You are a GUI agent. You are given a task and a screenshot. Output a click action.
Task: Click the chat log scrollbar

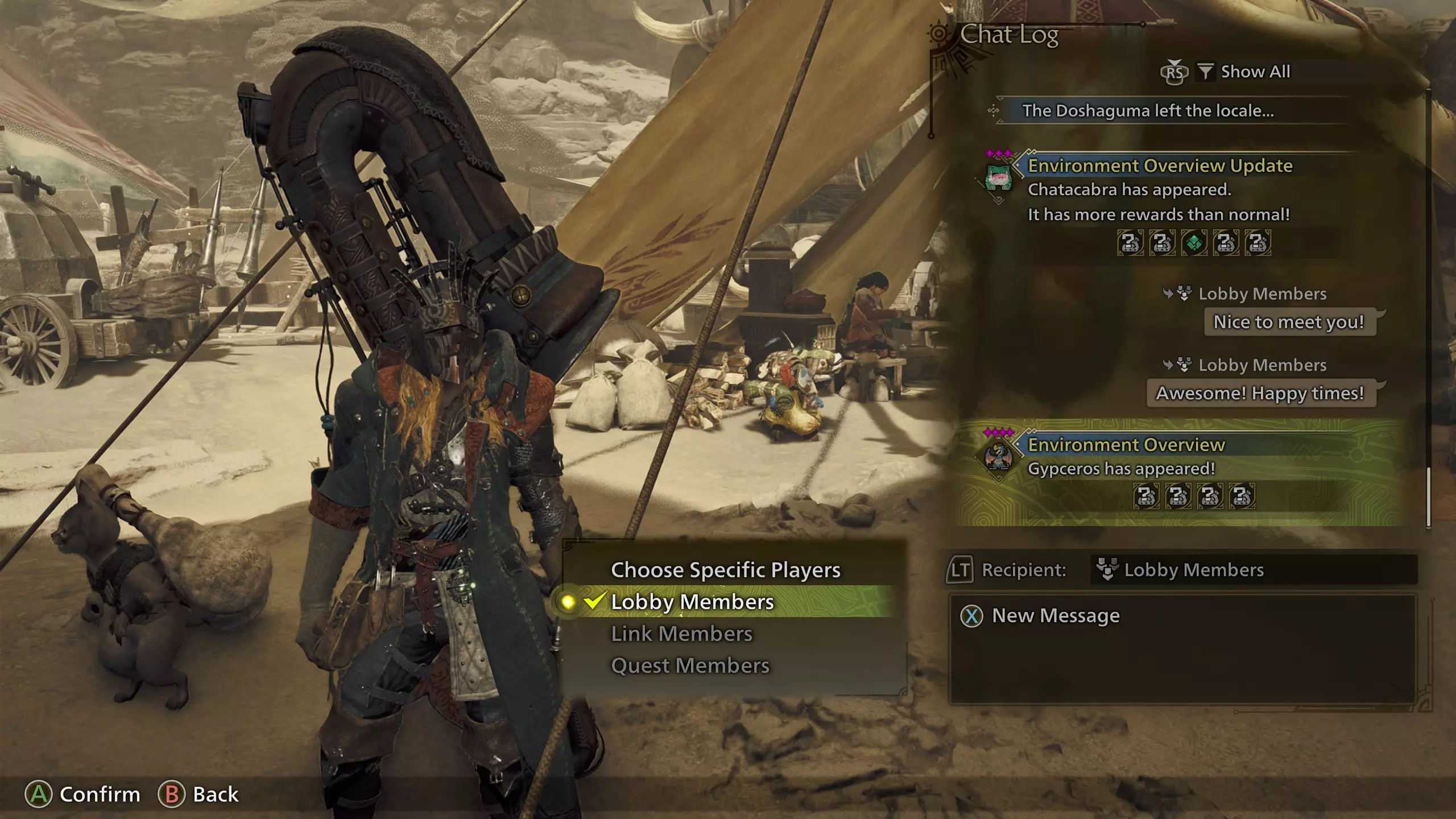point(1428,497)
